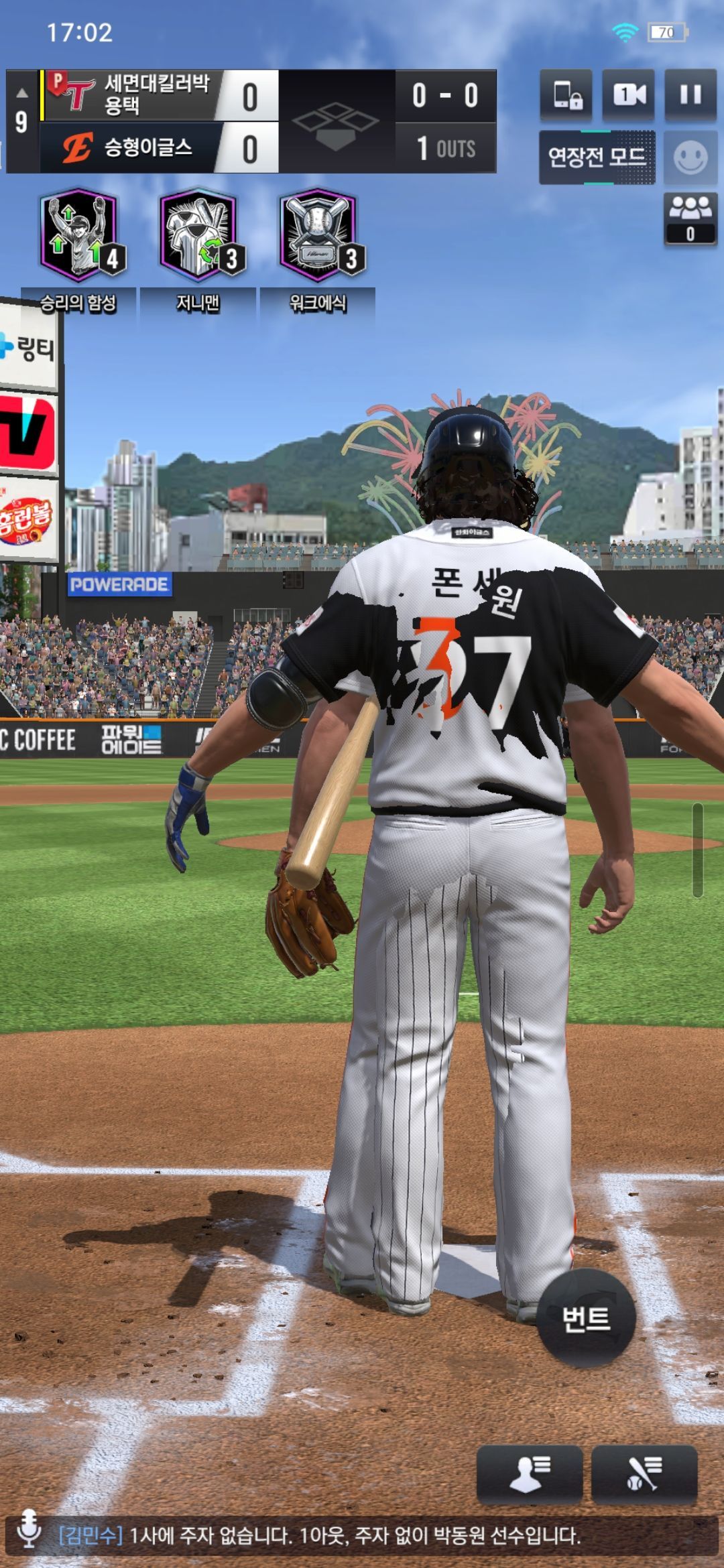Select the 워크에식 skill icon
This screenshot has width=724, height=1568.
[318, 236]
